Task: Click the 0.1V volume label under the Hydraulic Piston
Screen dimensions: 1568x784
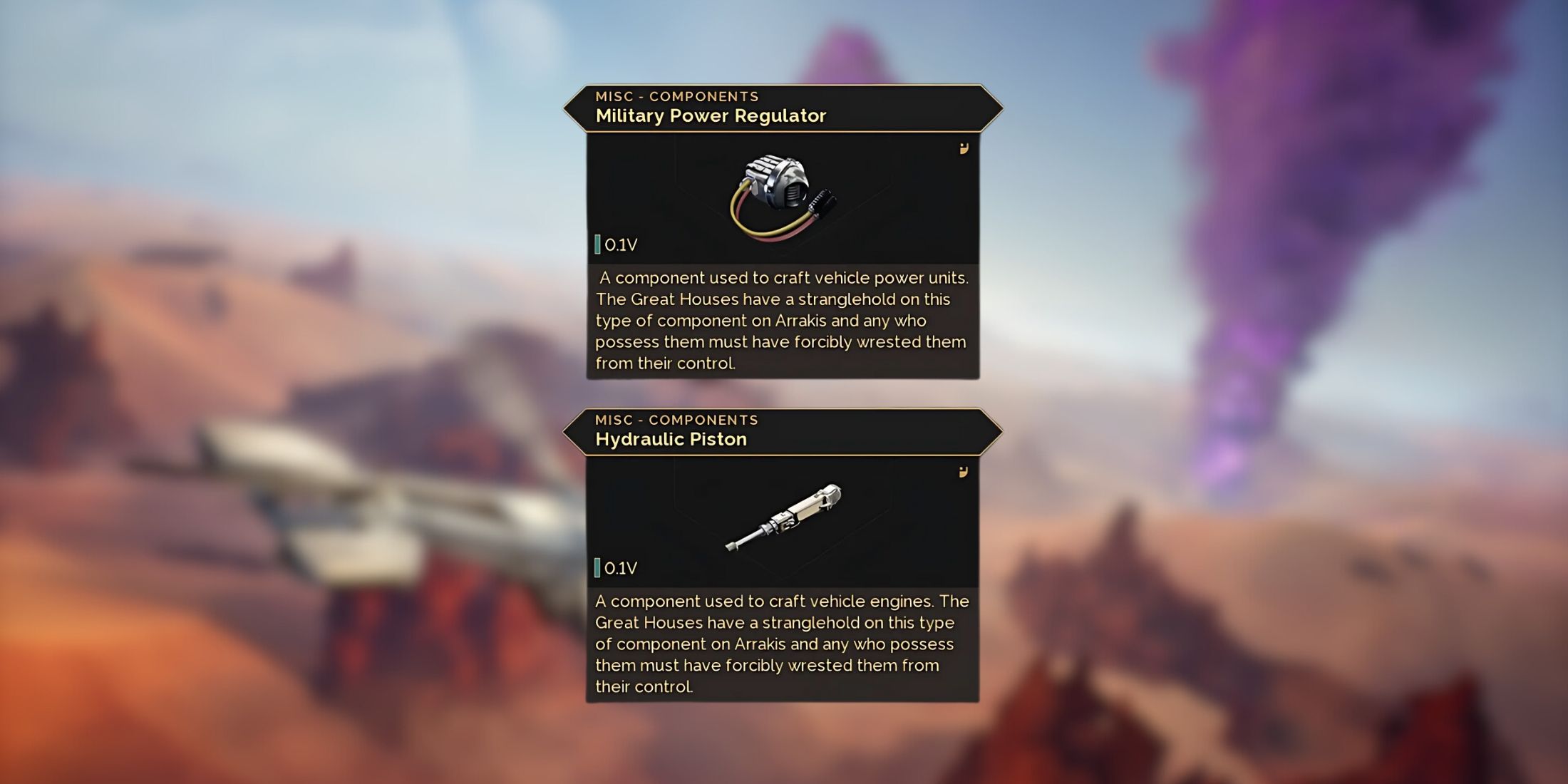Action: [x=621, y=568]
